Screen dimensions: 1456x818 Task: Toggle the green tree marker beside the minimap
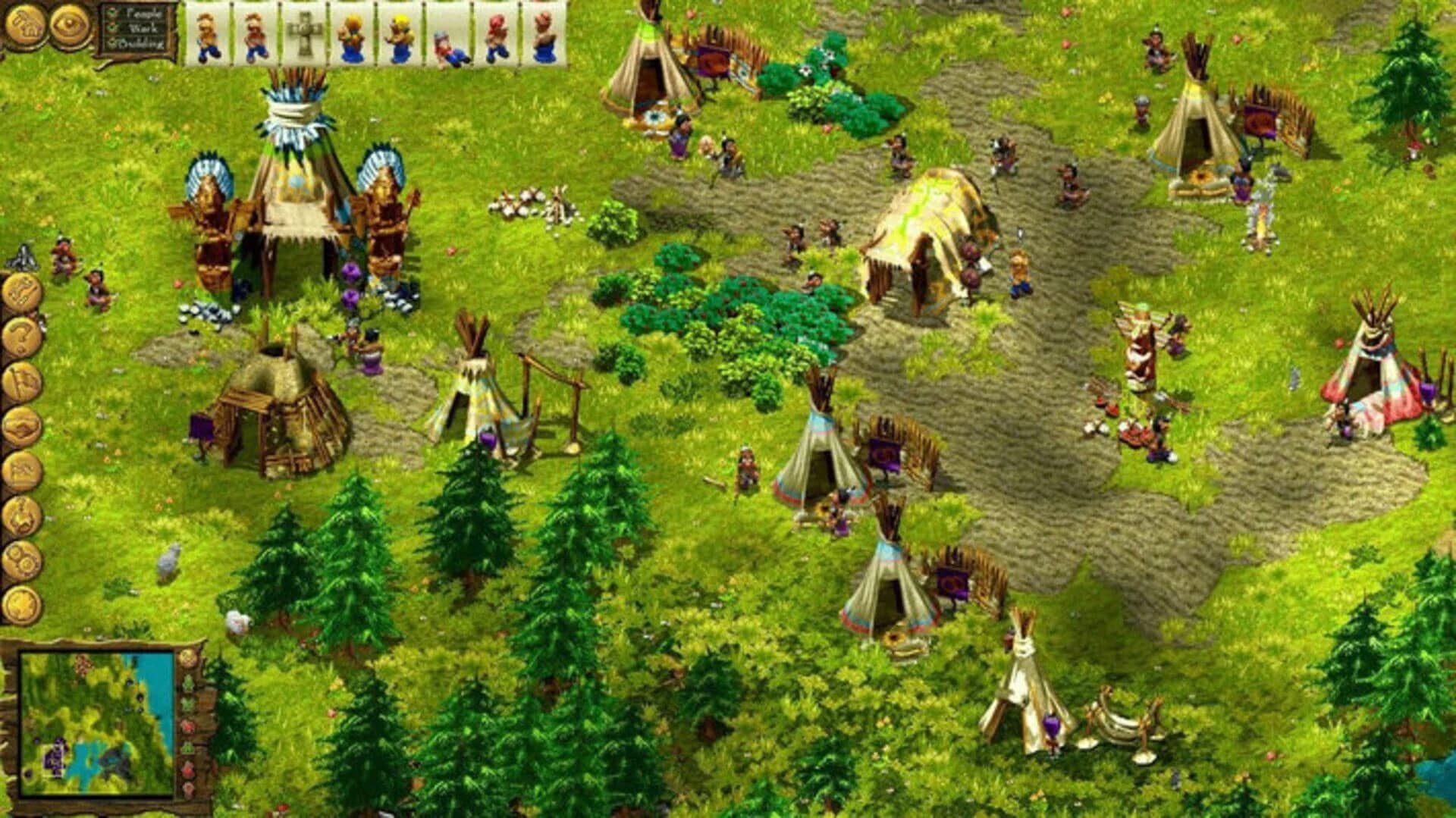click(188, 682)
